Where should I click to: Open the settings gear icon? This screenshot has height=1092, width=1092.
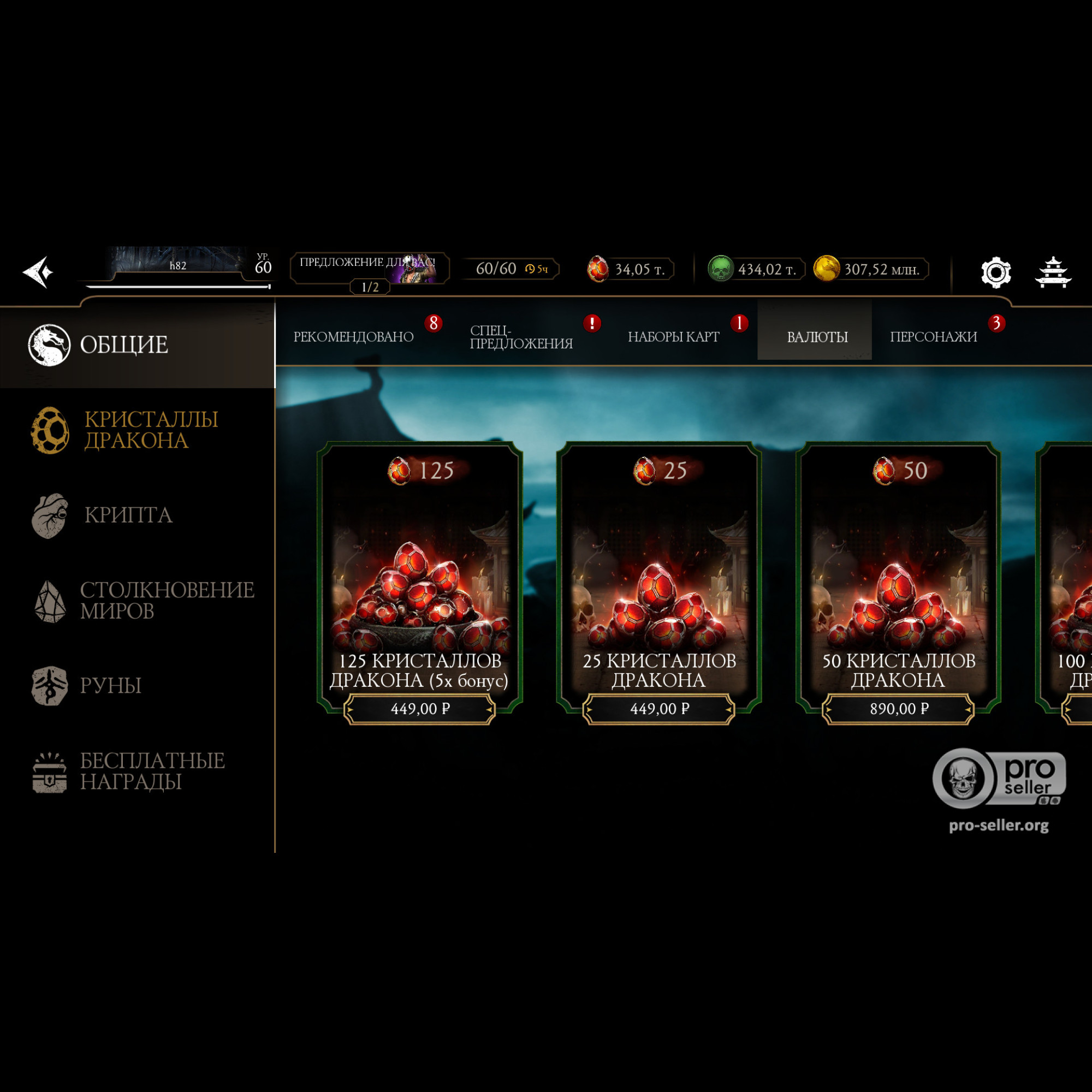[995, 272]
